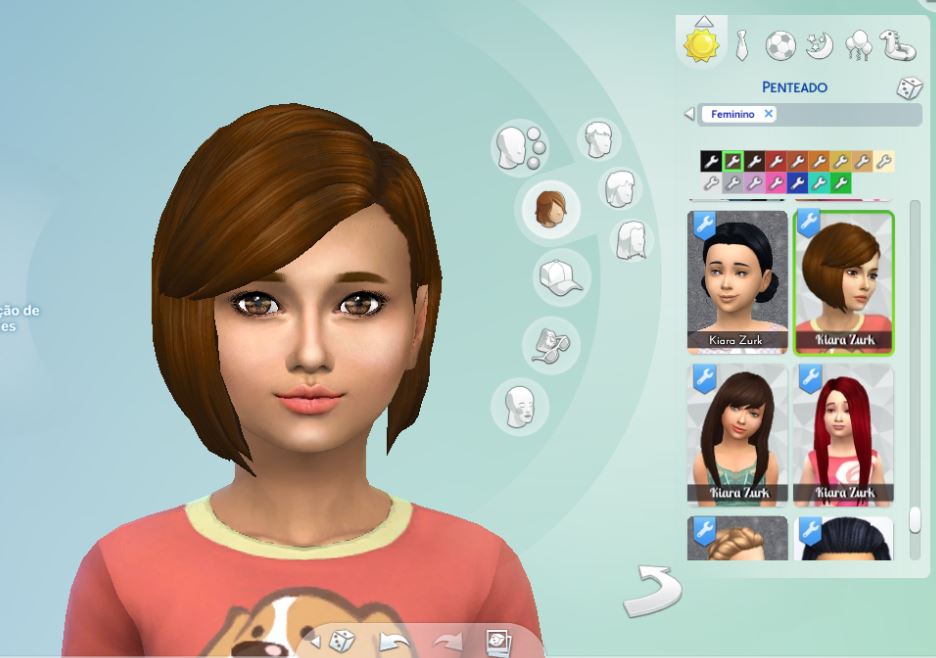Switch to the necktie formal outfit tab

pyautogui.click(x=741, y=44)
